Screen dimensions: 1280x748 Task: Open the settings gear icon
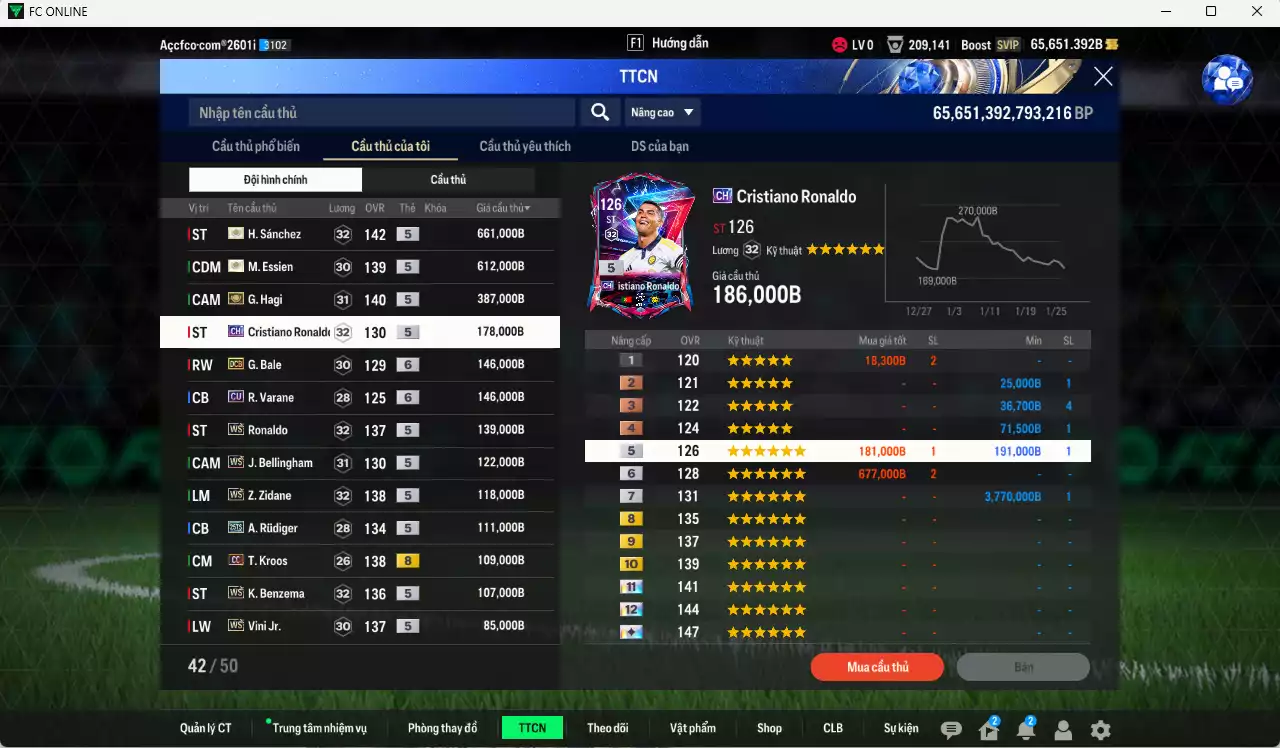tap(1100, 730)
